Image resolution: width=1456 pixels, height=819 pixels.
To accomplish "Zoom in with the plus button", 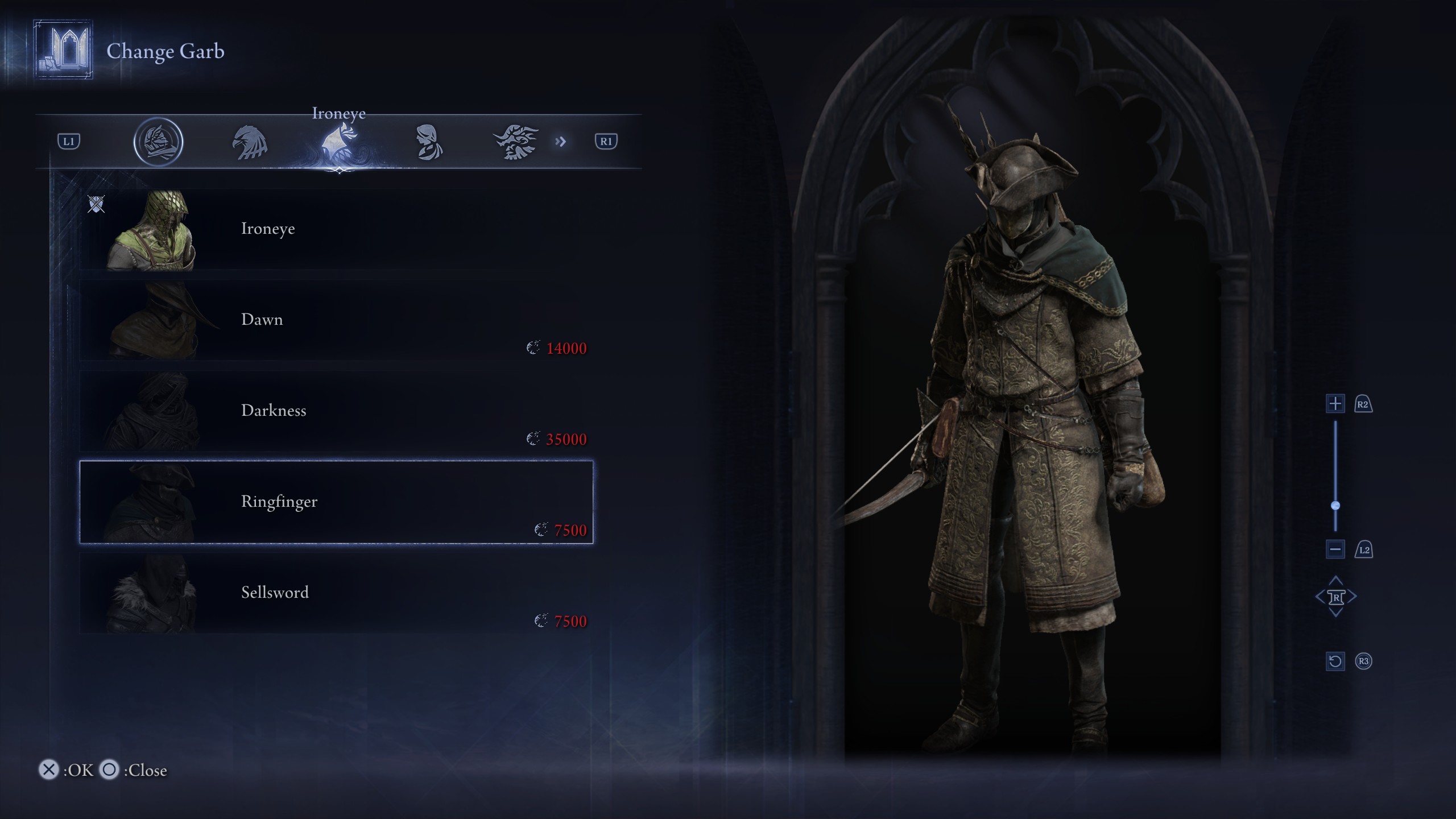I will (x=1335, y=404).
